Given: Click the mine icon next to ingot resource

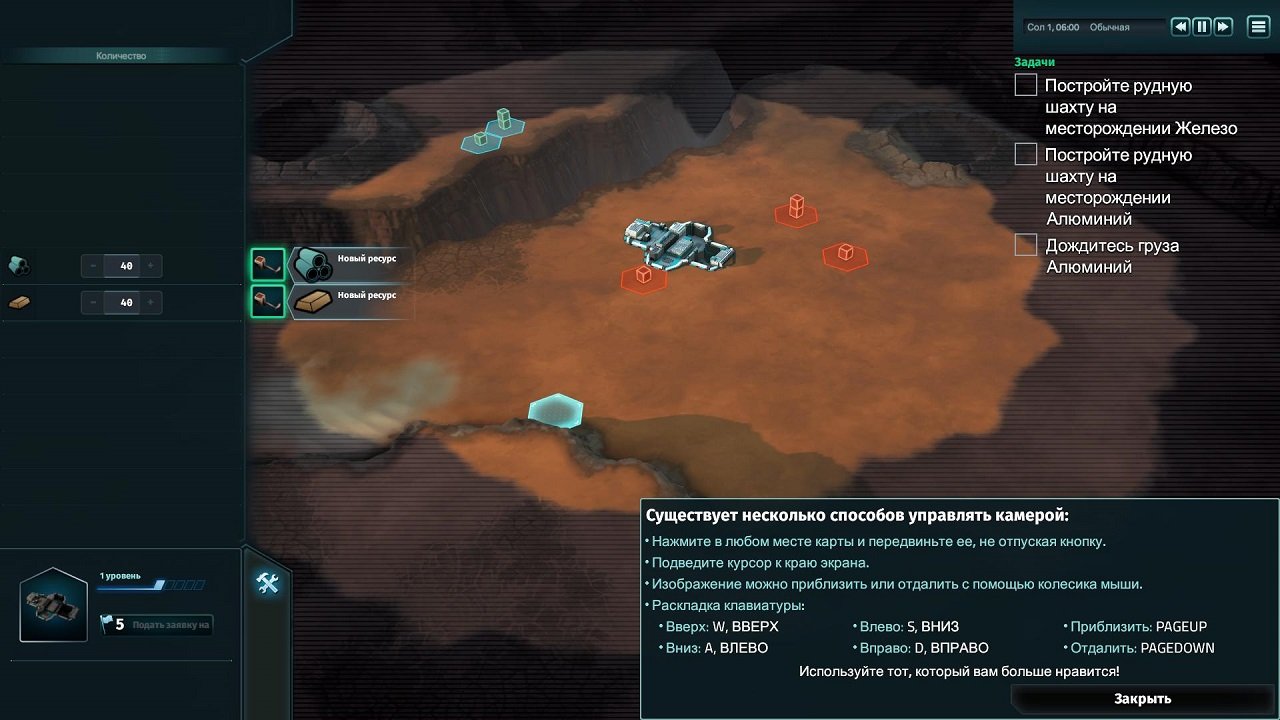Looking at the screenshot, I should tap(267, 300).
